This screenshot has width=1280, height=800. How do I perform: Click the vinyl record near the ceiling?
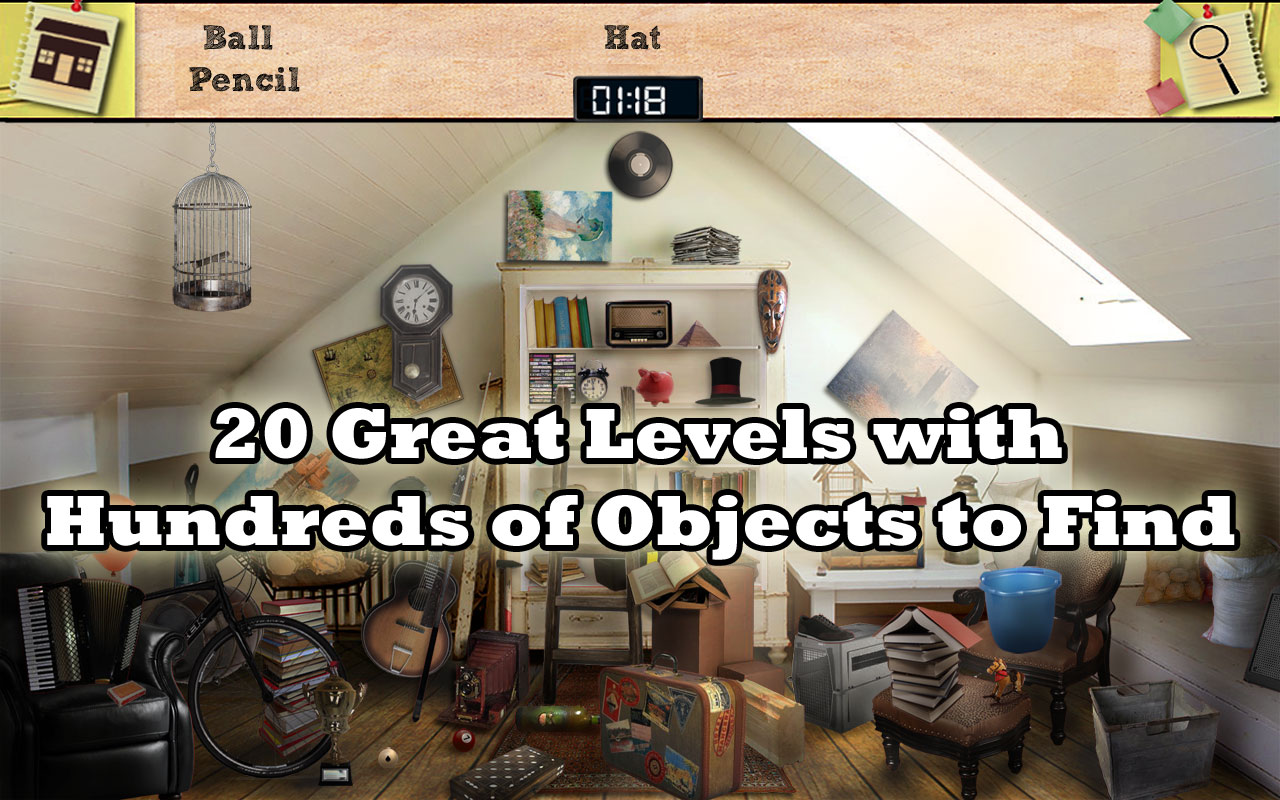[x=642, y=165]
